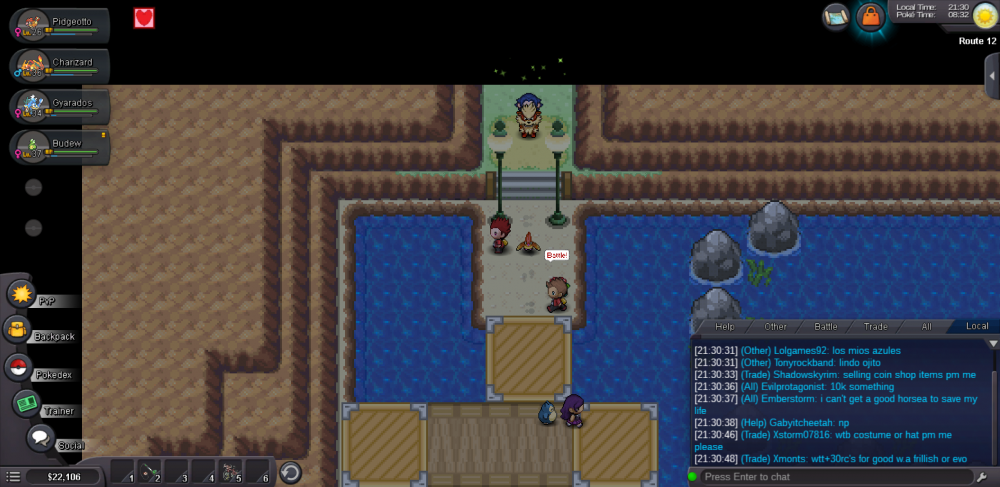Click the circular arrow button beside the hotbar

(x=290, y=472)
